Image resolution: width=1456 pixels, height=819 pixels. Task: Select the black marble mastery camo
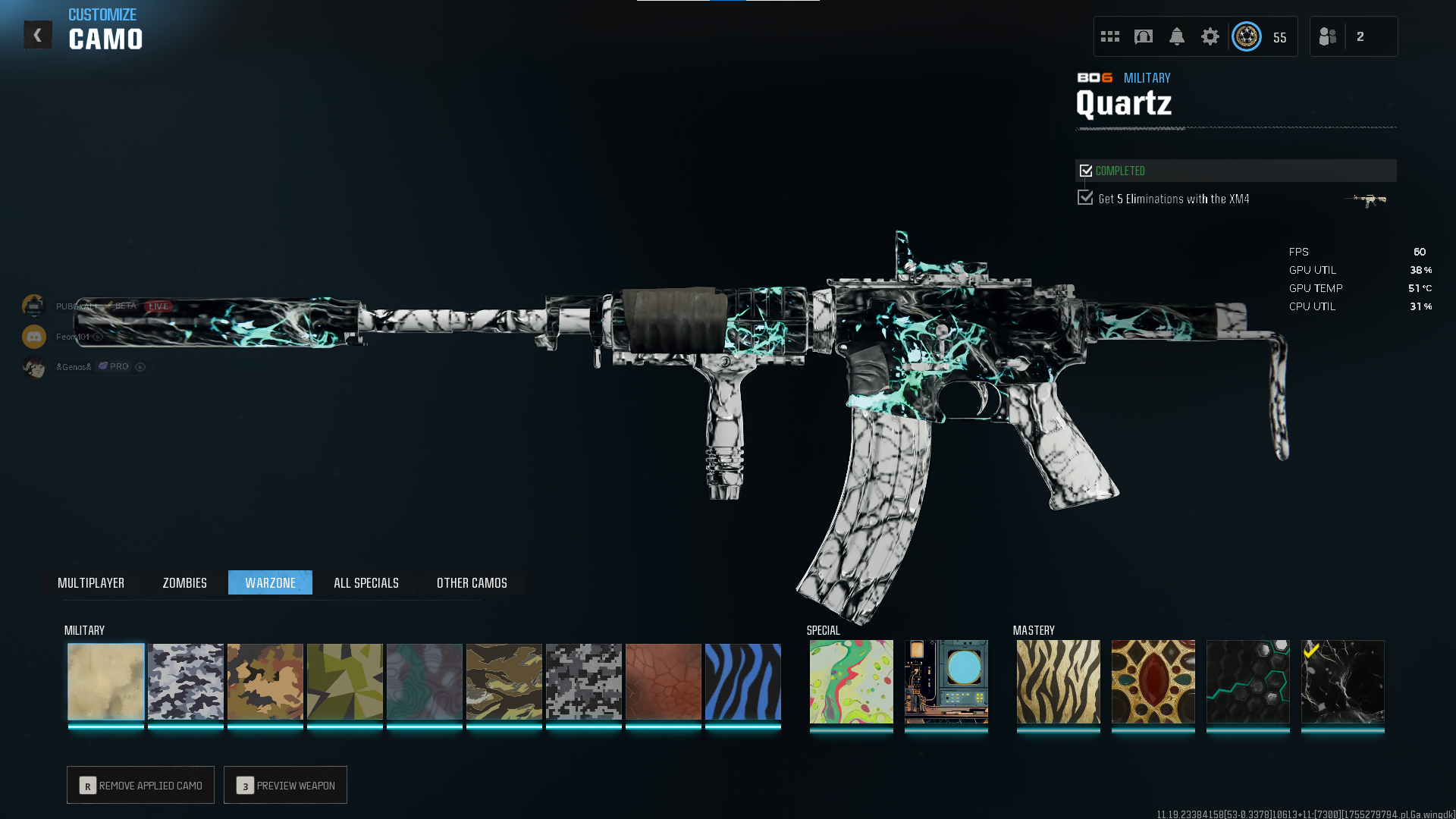1342,681
